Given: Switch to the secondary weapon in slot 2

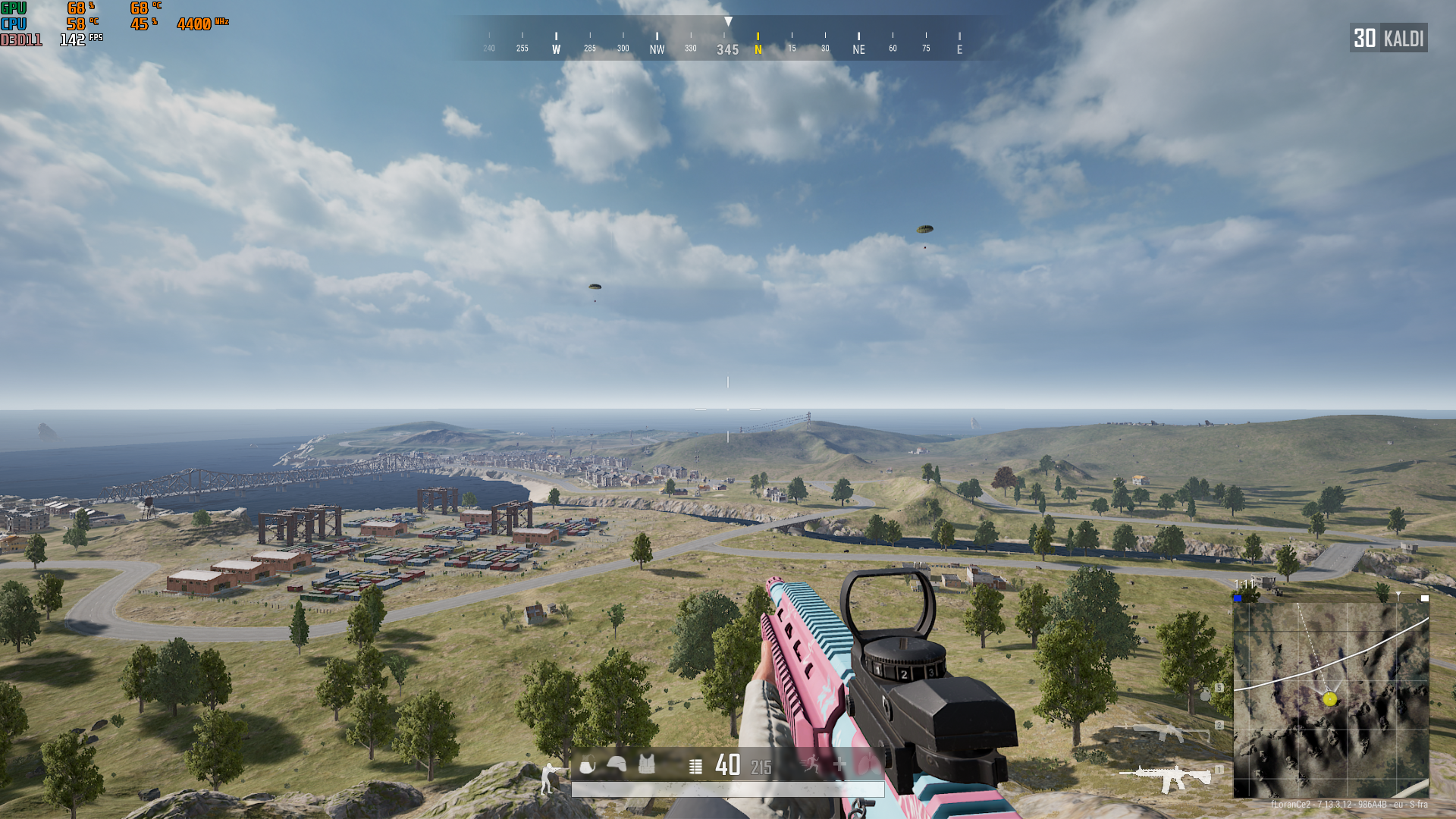Looking at the screenshot, I should coord(1171,733).
